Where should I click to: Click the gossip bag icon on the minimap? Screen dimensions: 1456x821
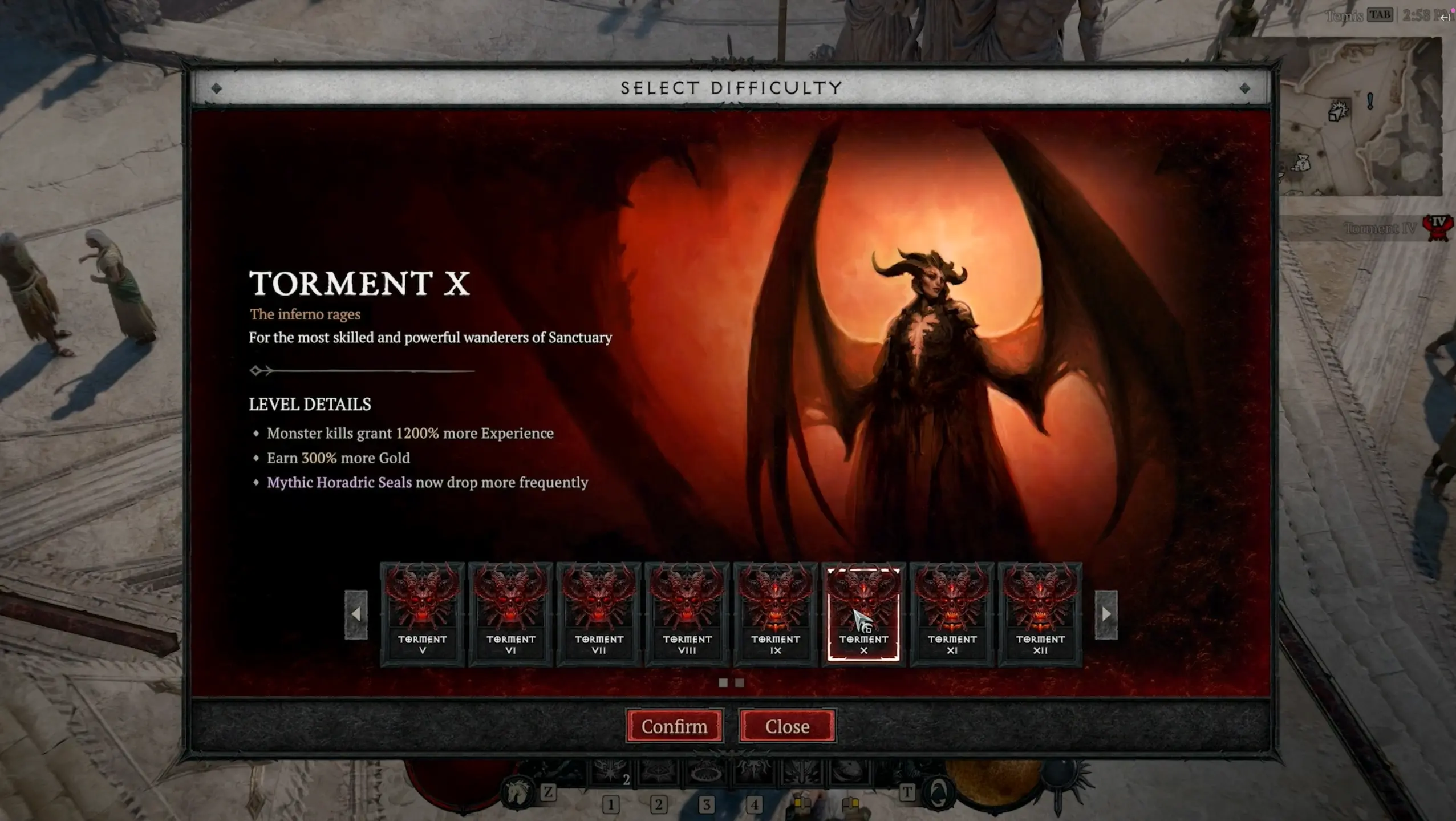pyautogui.click(x=1303, y=164)
